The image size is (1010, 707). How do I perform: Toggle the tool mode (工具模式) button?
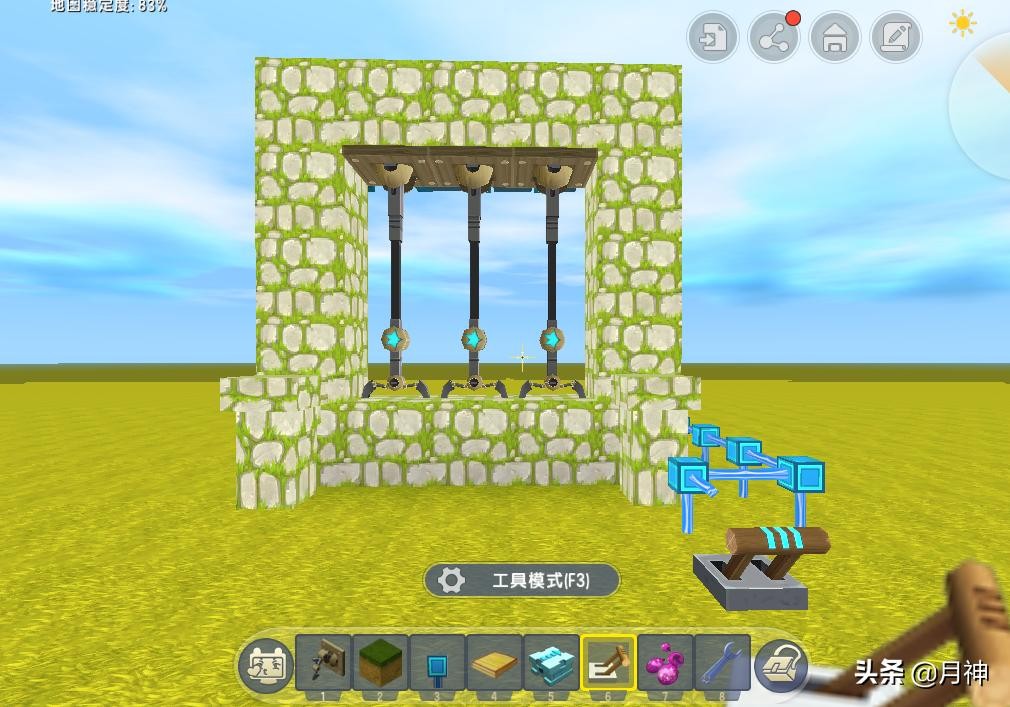(521, 580)
